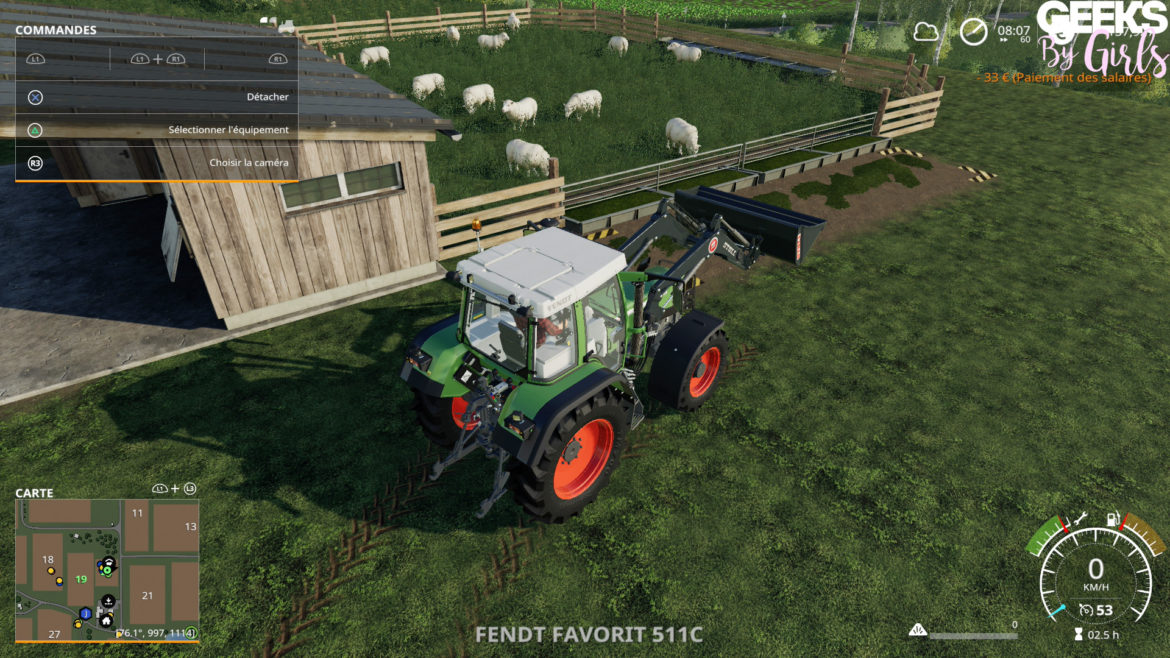Click field 13 on the minimap
This screenshot has width=1170, height=658.
click(190, 526)
